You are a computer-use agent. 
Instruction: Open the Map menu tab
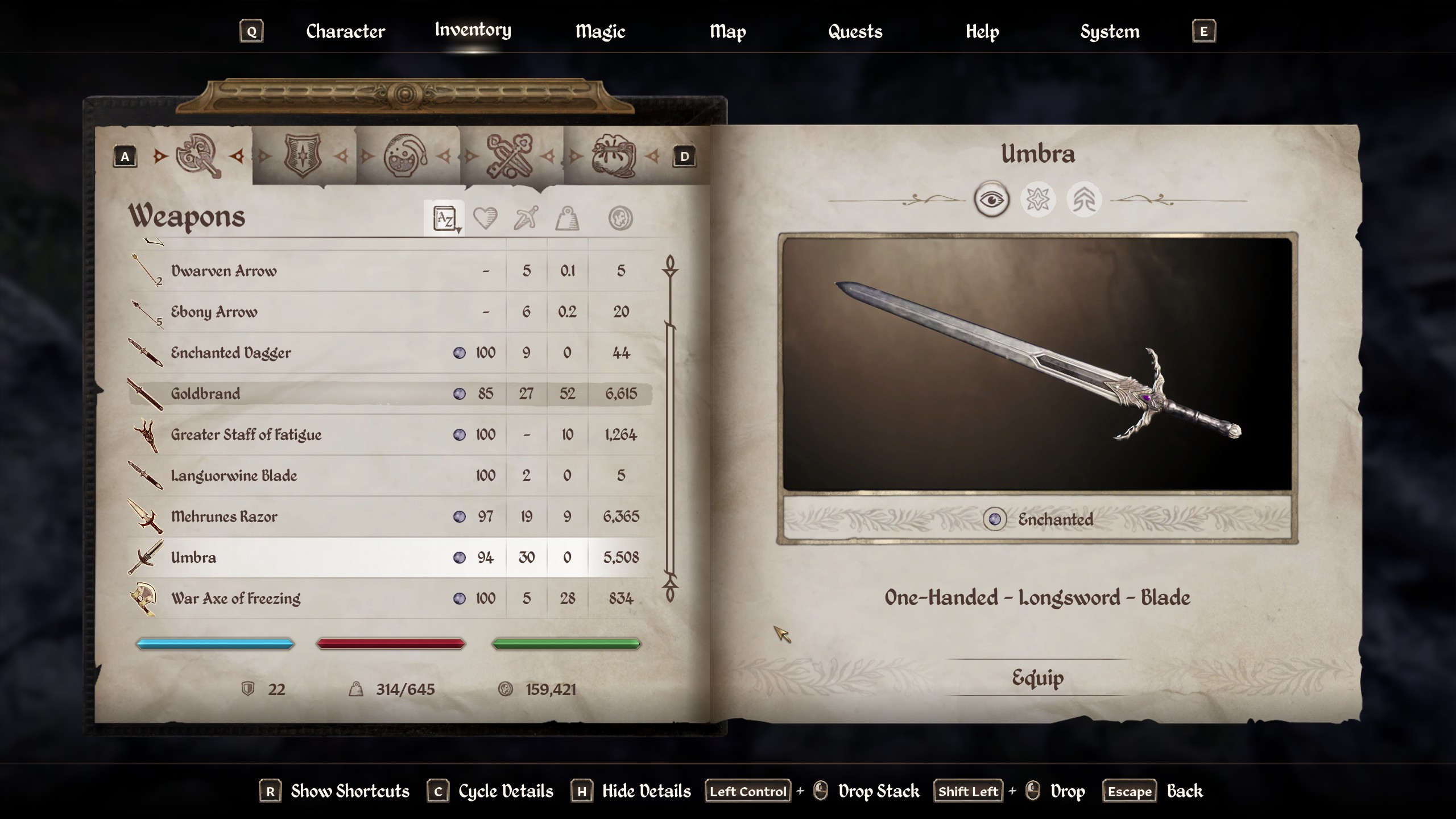coord(728,32)
